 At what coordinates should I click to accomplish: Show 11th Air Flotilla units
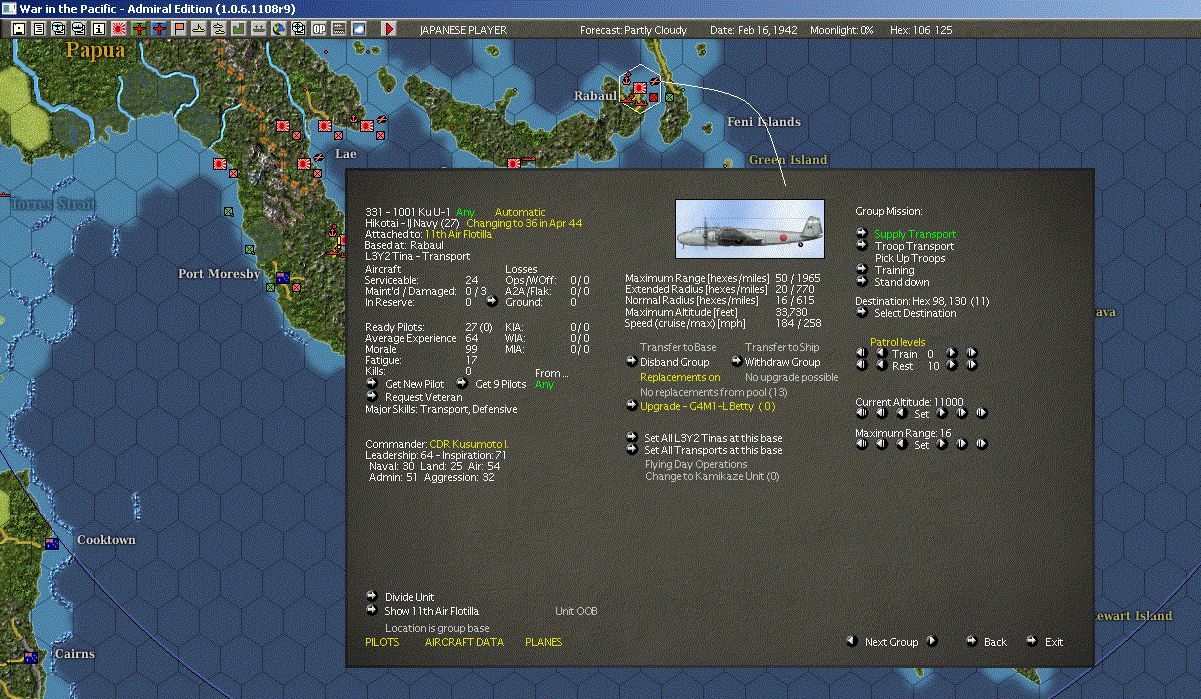pyautogui.click(x=431, y=610)
